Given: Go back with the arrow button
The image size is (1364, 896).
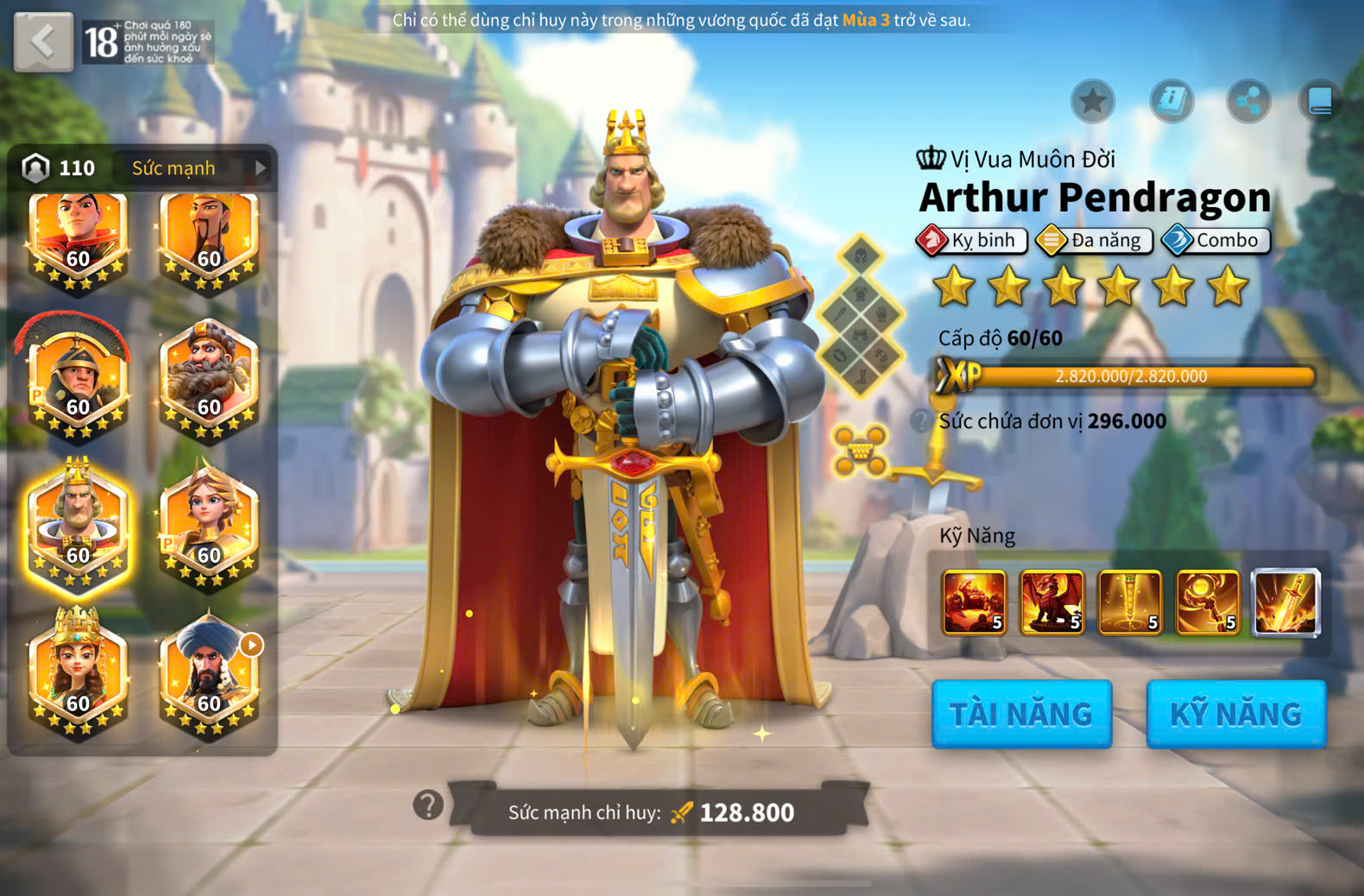Looking at the screenshot, I should point(43,41).
